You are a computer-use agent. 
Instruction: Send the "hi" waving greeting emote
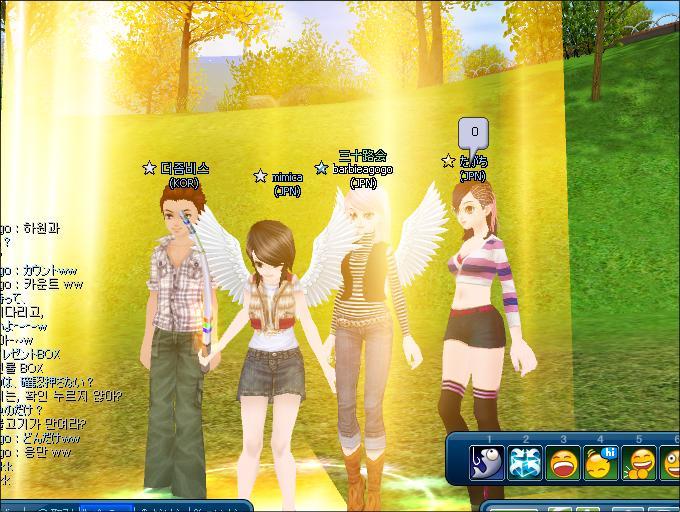pos(601,463)
